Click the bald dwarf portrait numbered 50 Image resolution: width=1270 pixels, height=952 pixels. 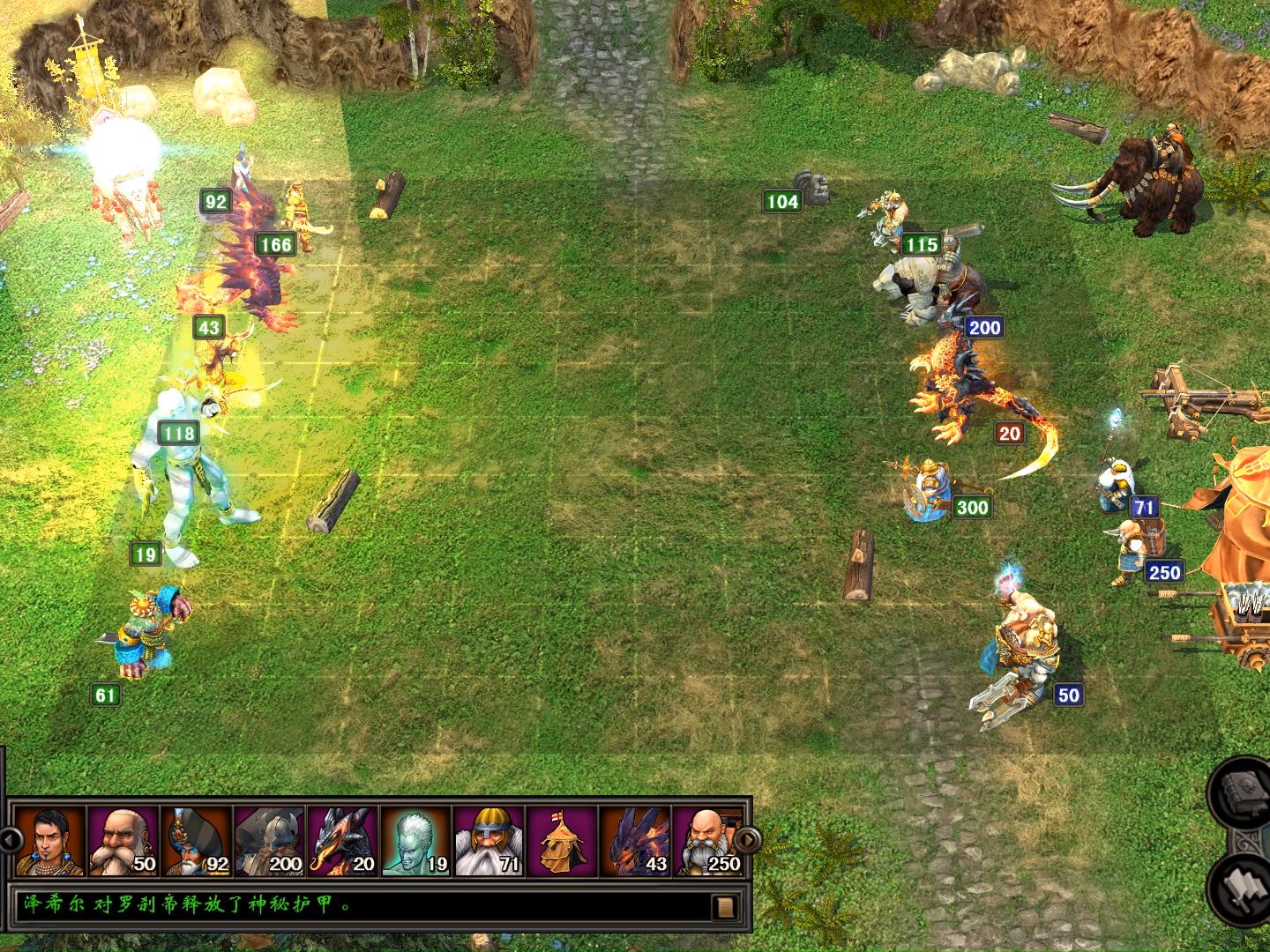point(123,840)
